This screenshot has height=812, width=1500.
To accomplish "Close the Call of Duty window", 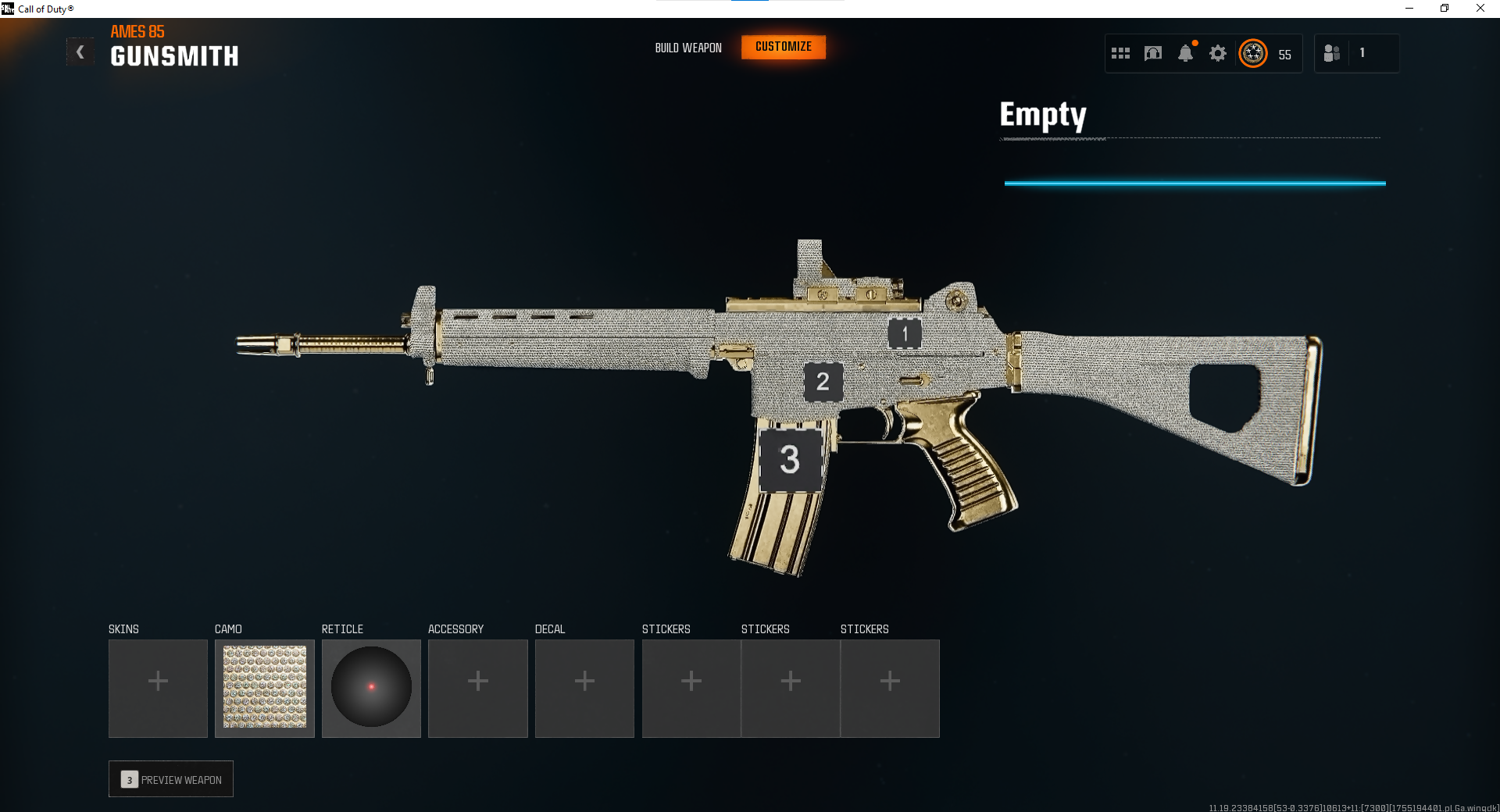I will pos(1480,9).
